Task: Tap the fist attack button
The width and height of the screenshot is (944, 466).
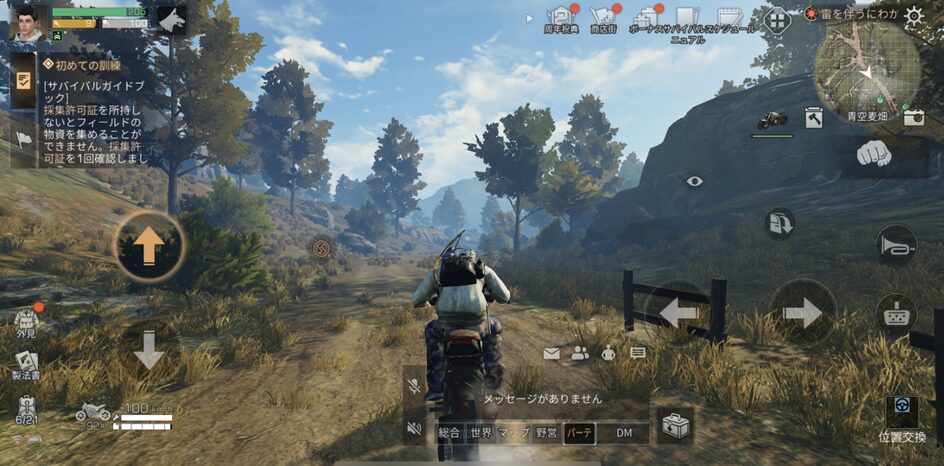Action: [875, 154]
